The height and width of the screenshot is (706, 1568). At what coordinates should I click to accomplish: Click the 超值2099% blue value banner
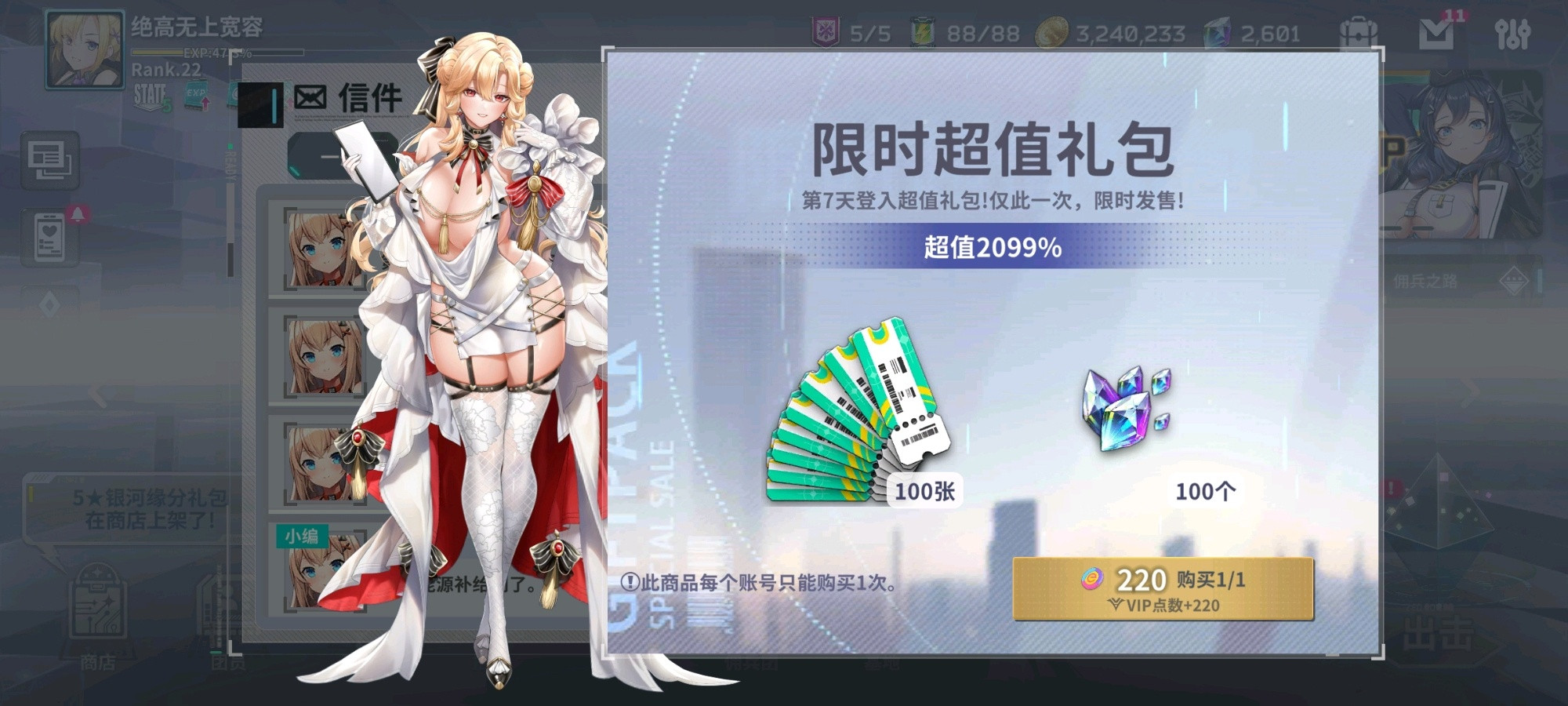(x=993, y=249)
